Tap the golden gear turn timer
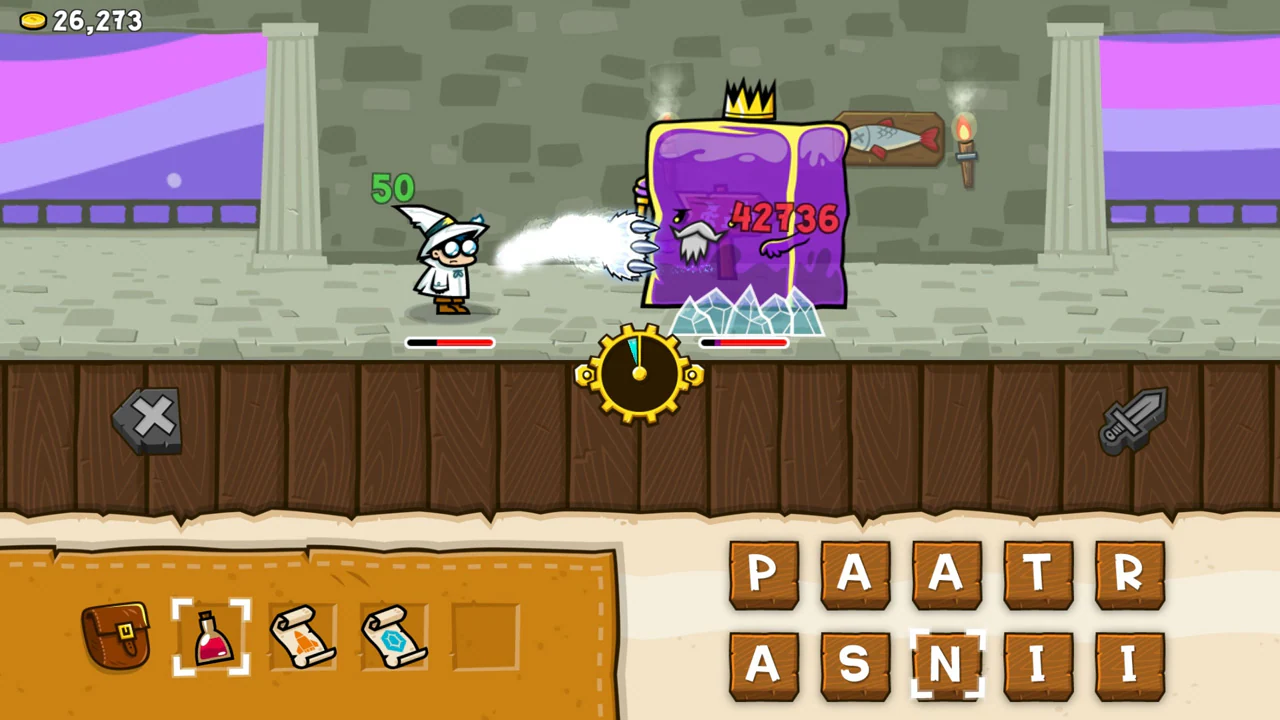The height and width of the screenshot is (720, 1280). 640,375
